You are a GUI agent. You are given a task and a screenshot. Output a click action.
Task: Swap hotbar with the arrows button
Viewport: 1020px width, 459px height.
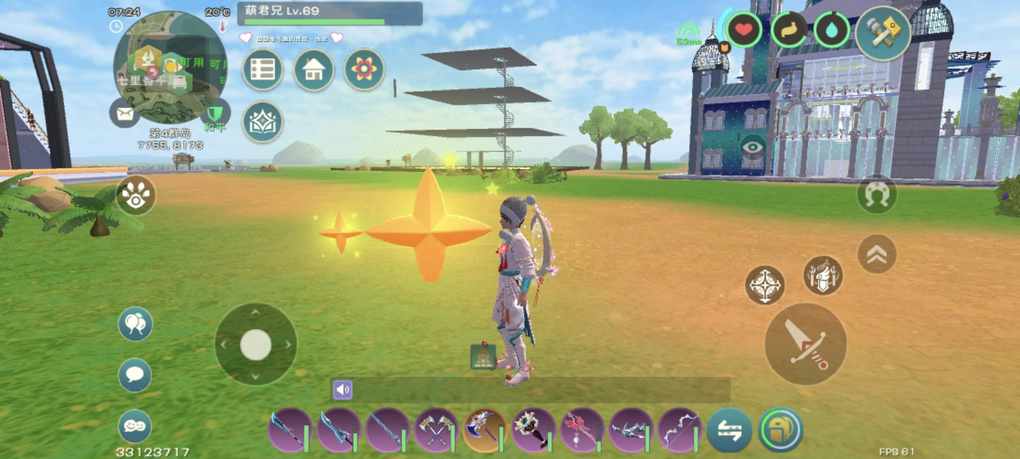730,430
